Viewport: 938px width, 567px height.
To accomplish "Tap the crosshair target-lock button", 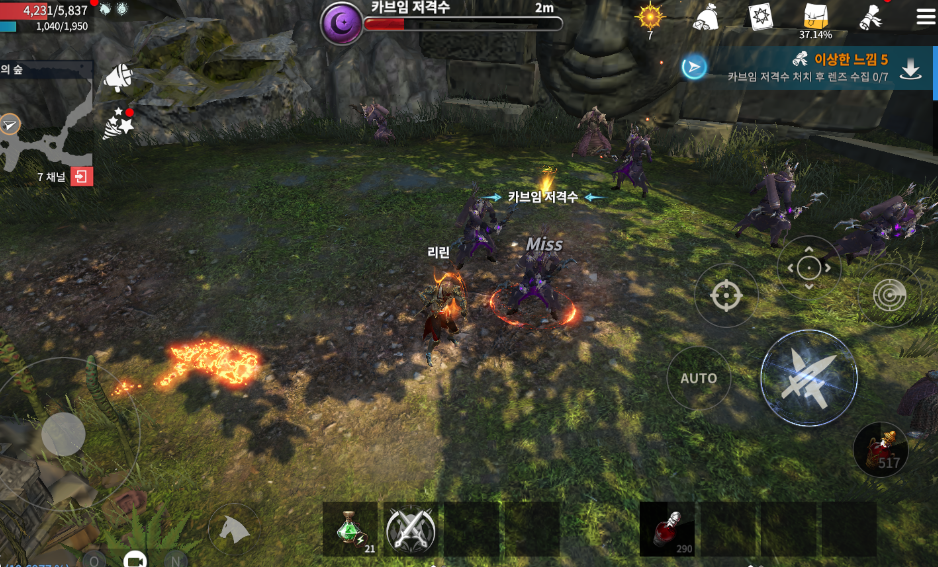I will (x=723, y=295).
